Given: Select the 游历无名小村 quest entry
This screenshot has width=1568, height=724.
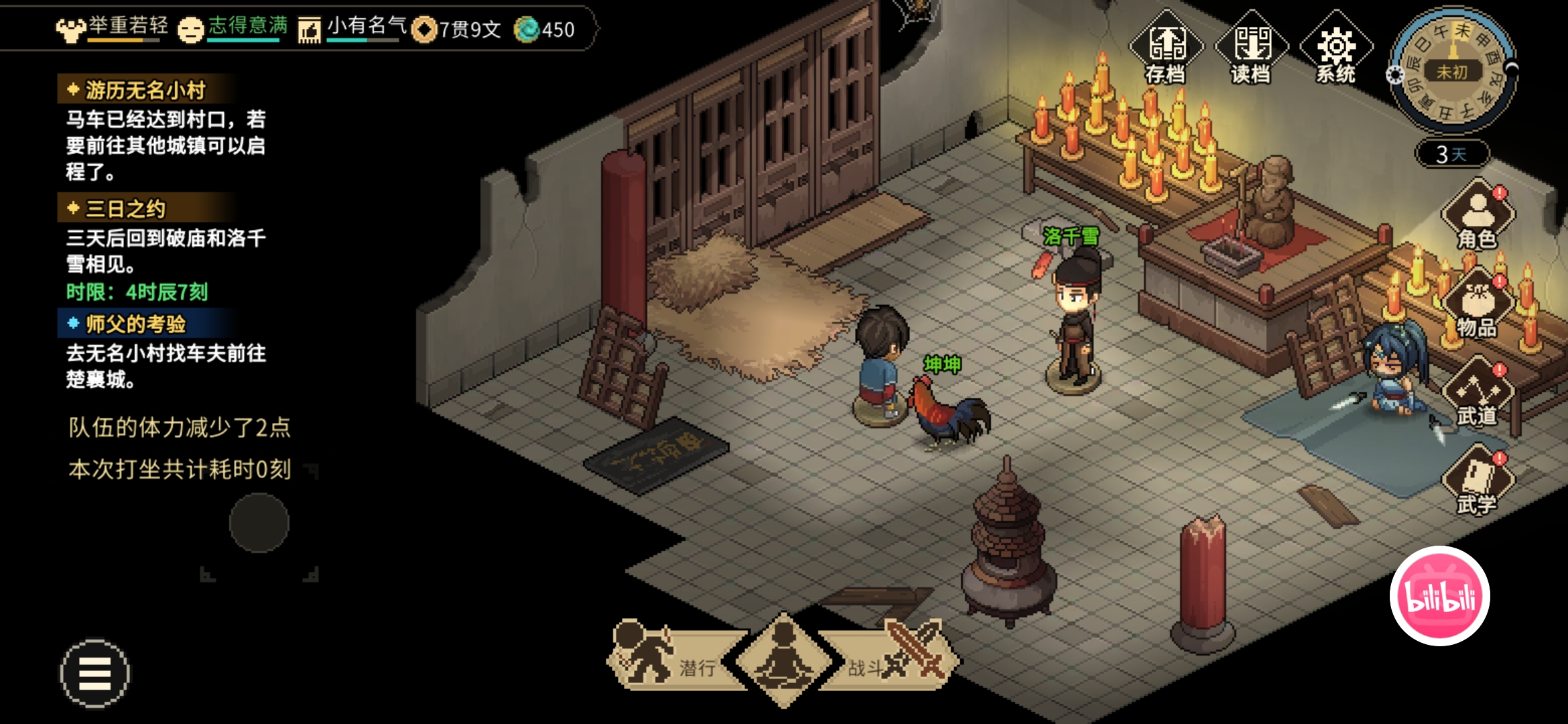Looking at the screenshot, I should click(x=145, y=90).
